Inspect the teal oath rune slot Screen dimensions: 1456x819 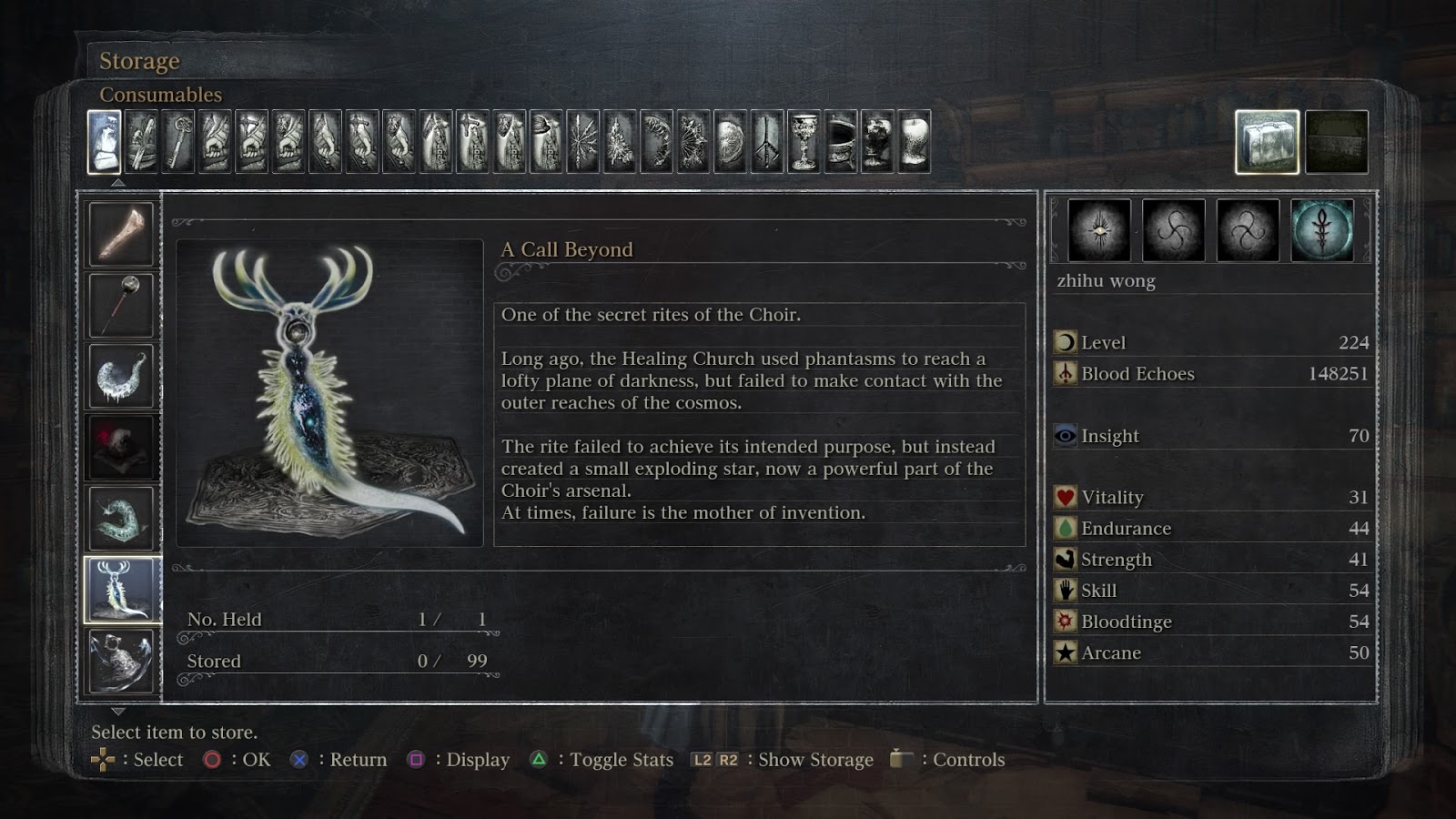(1322, 230)
